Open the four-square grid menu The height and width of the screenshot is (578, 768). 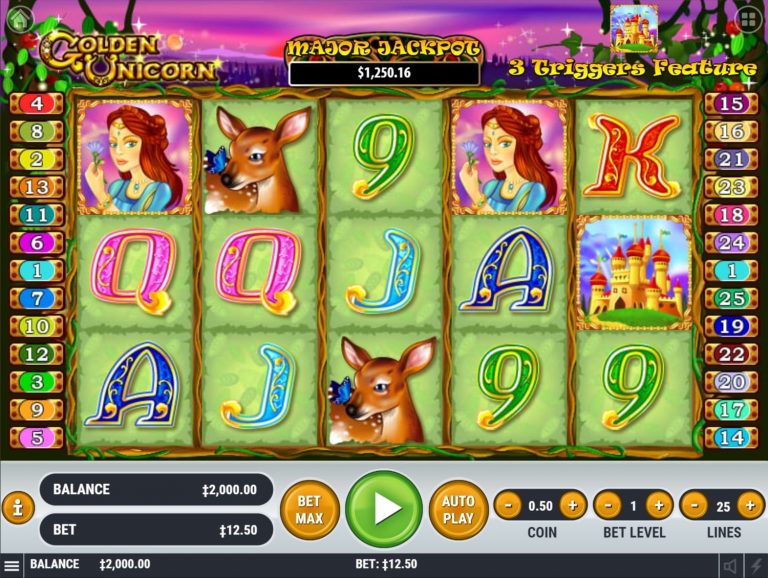pyautogui.click(x=747, y=19)
